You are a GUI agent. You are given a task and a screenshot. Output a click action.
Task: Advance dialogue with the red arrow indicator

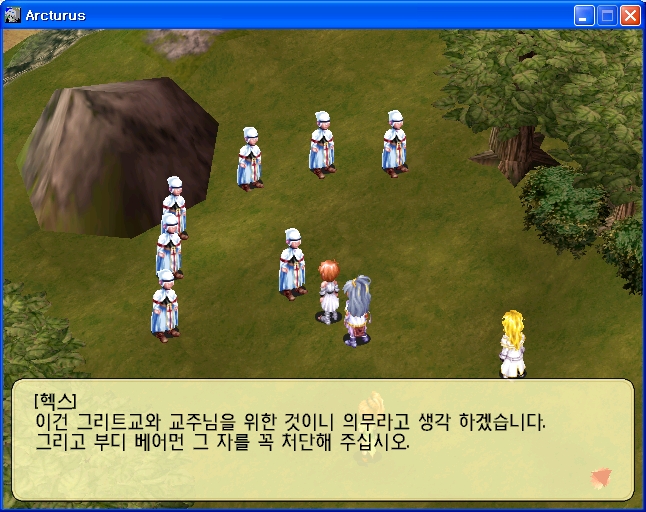pos(601,477)
